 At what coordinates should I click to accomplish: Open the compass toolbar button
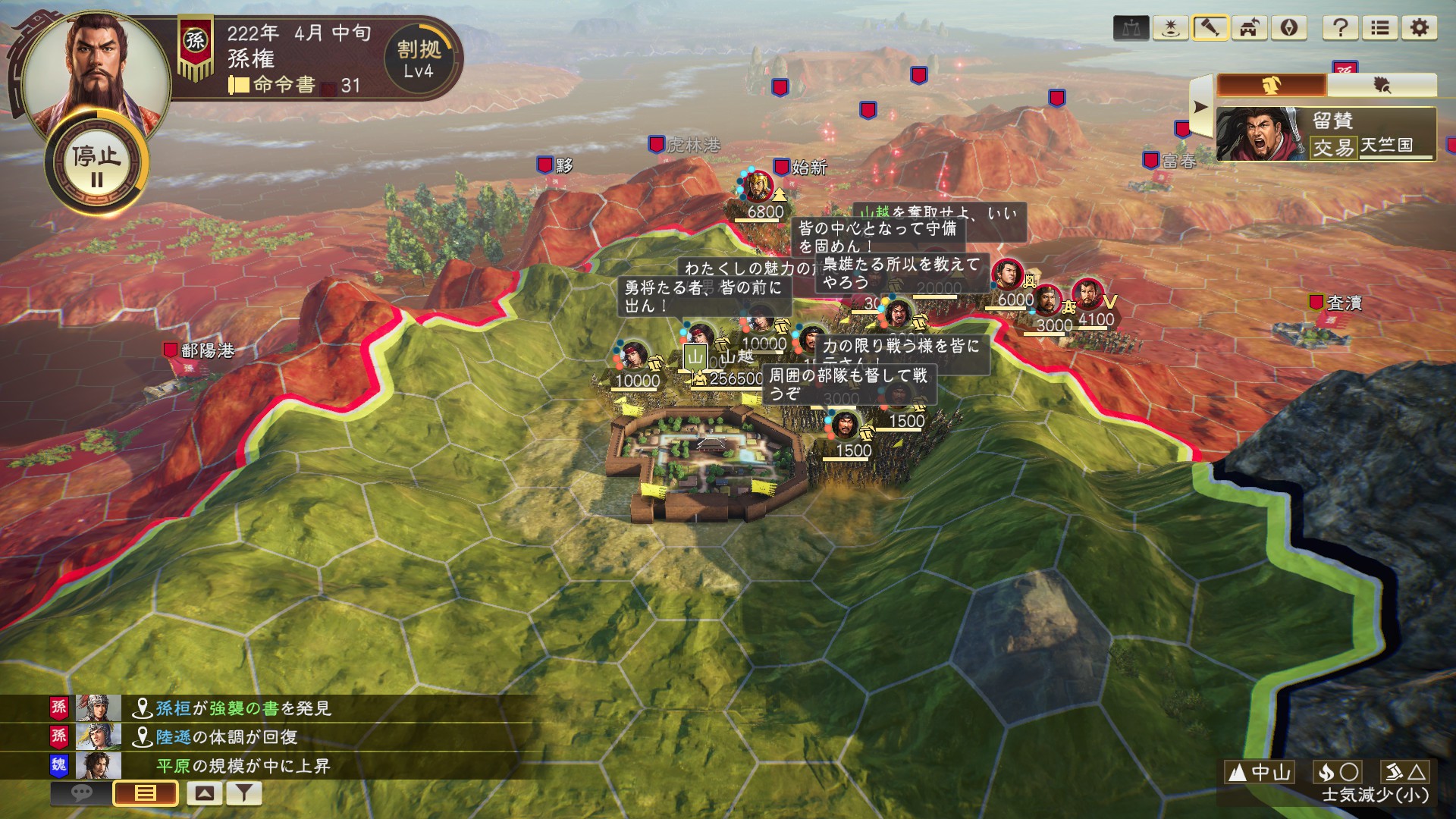click(1288, 29)
